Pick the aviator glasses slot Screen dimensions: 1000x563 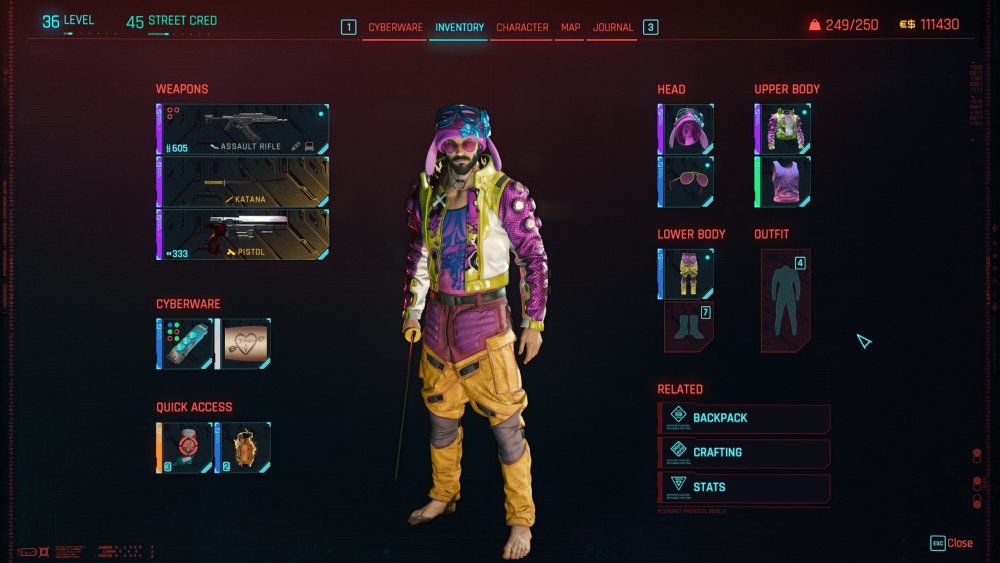(686, 182)
